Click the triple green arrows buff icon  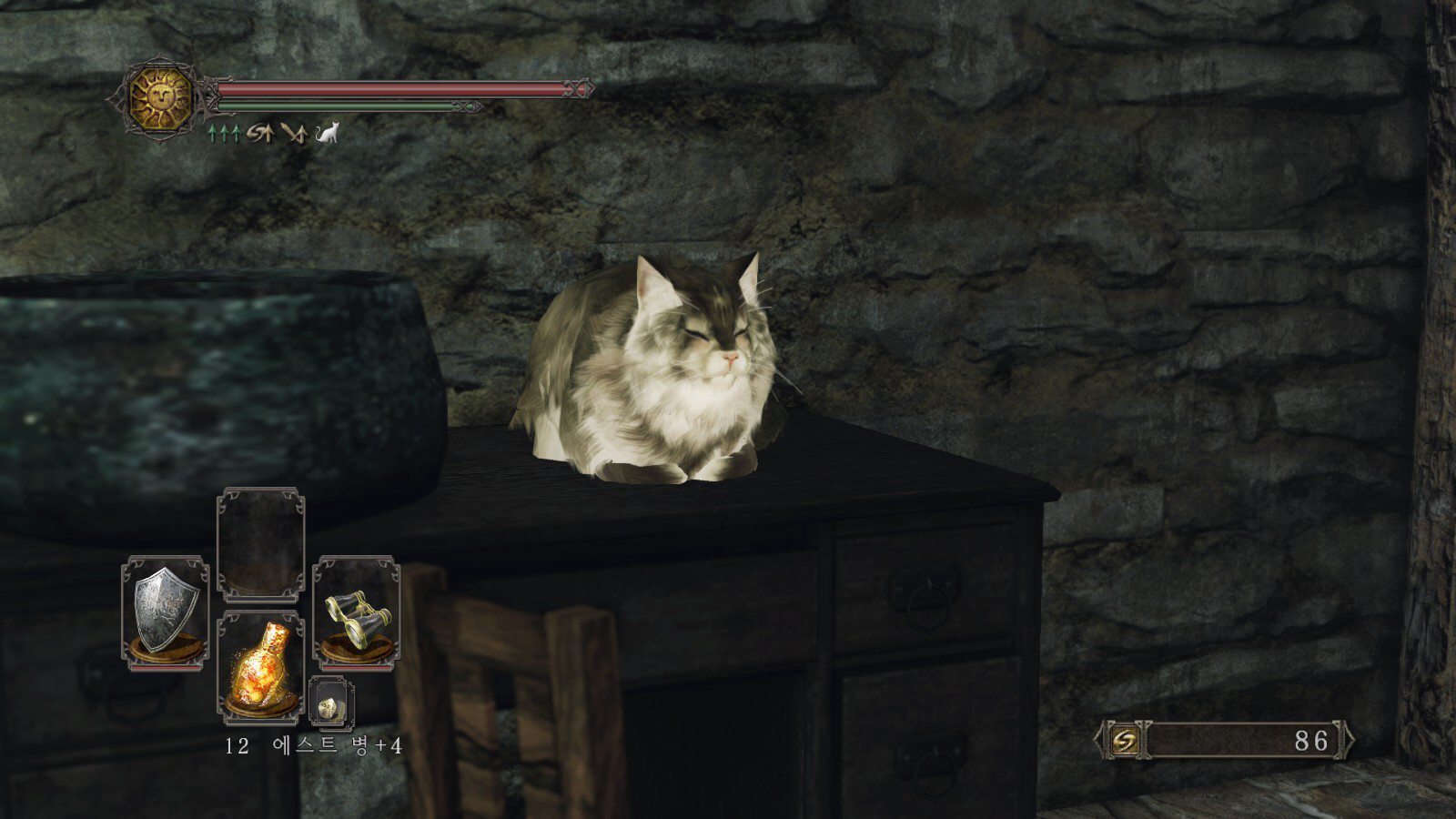point(222,134)
